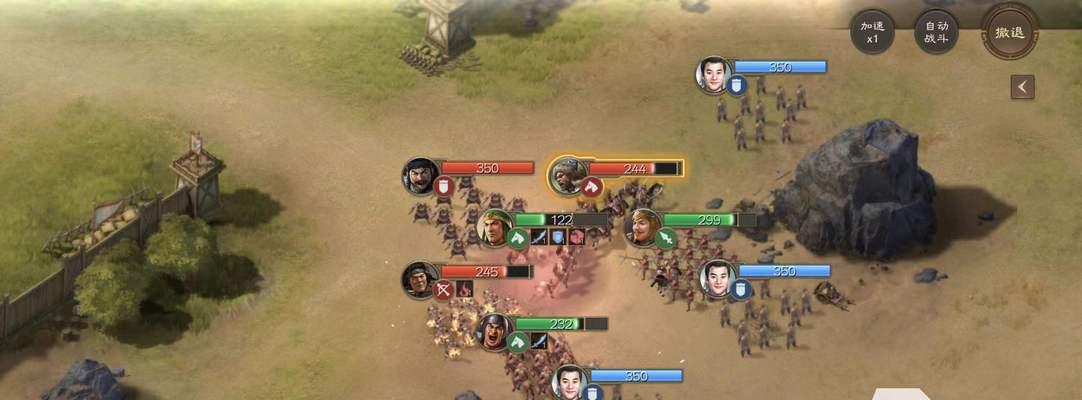Toggle the 加速 x1 speed-up button
The height and width of the screenshot is (400, 1082).
pos(872,33)
